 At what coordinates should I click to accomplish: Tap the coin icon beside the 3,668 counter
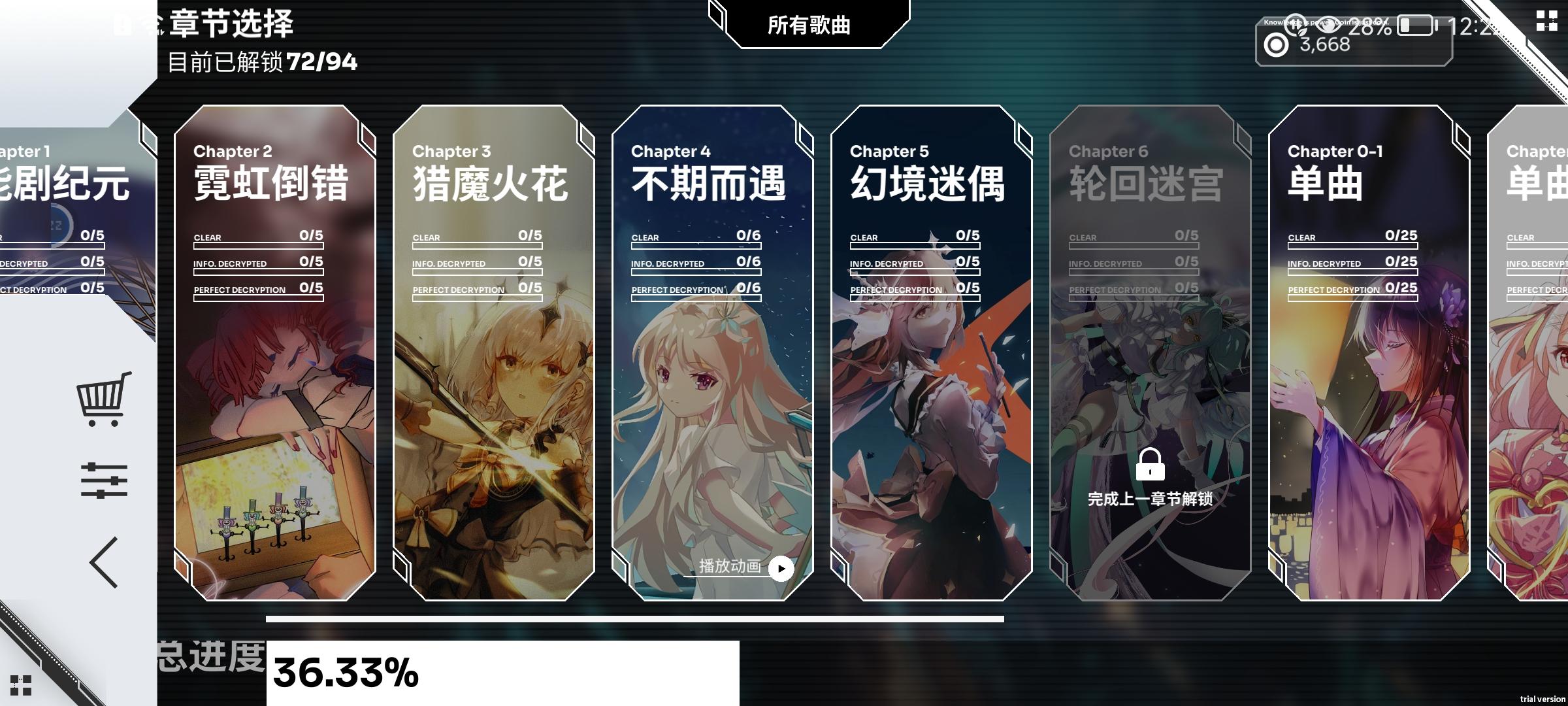1275,45
